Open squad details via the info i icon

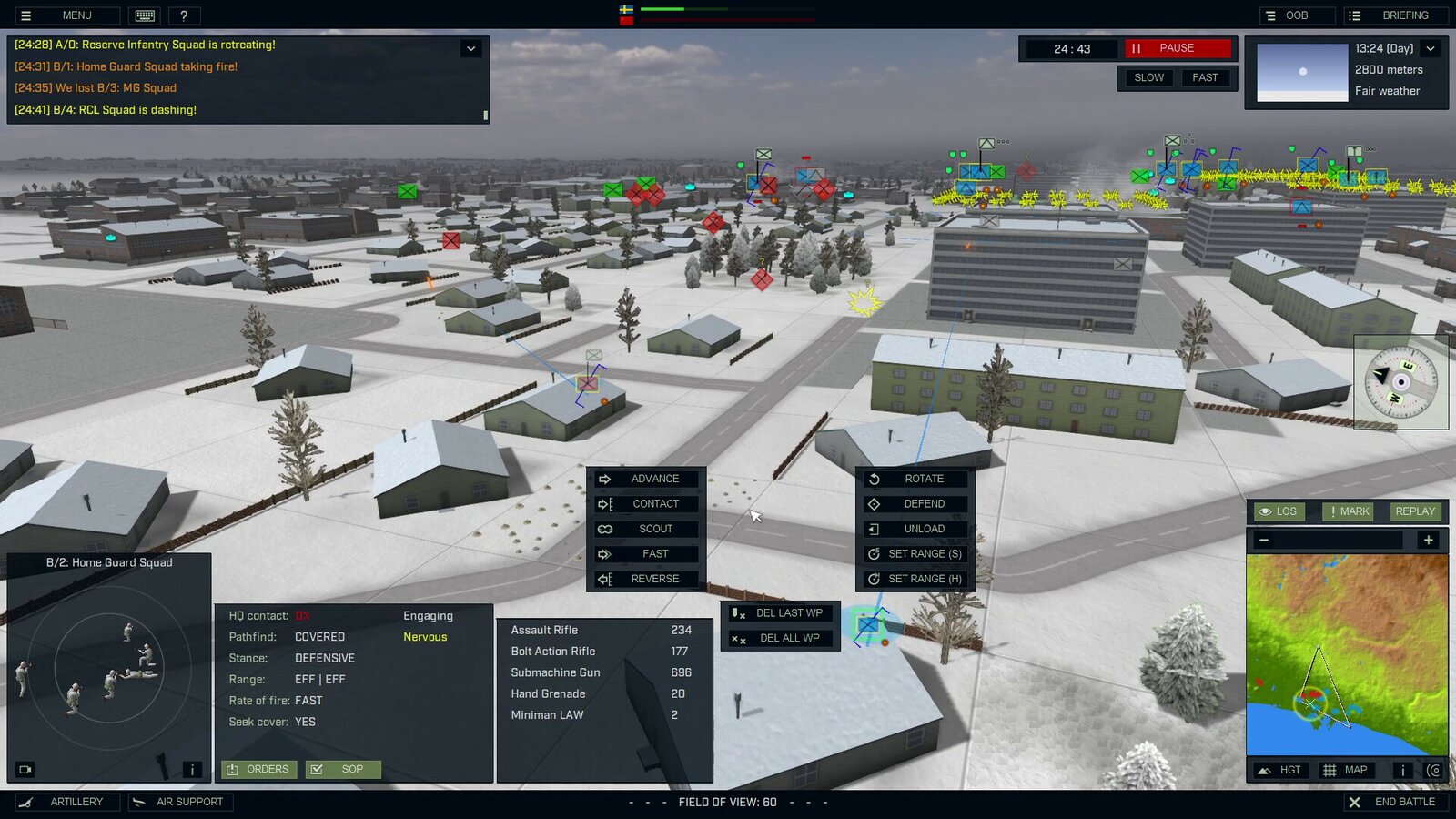192,769
